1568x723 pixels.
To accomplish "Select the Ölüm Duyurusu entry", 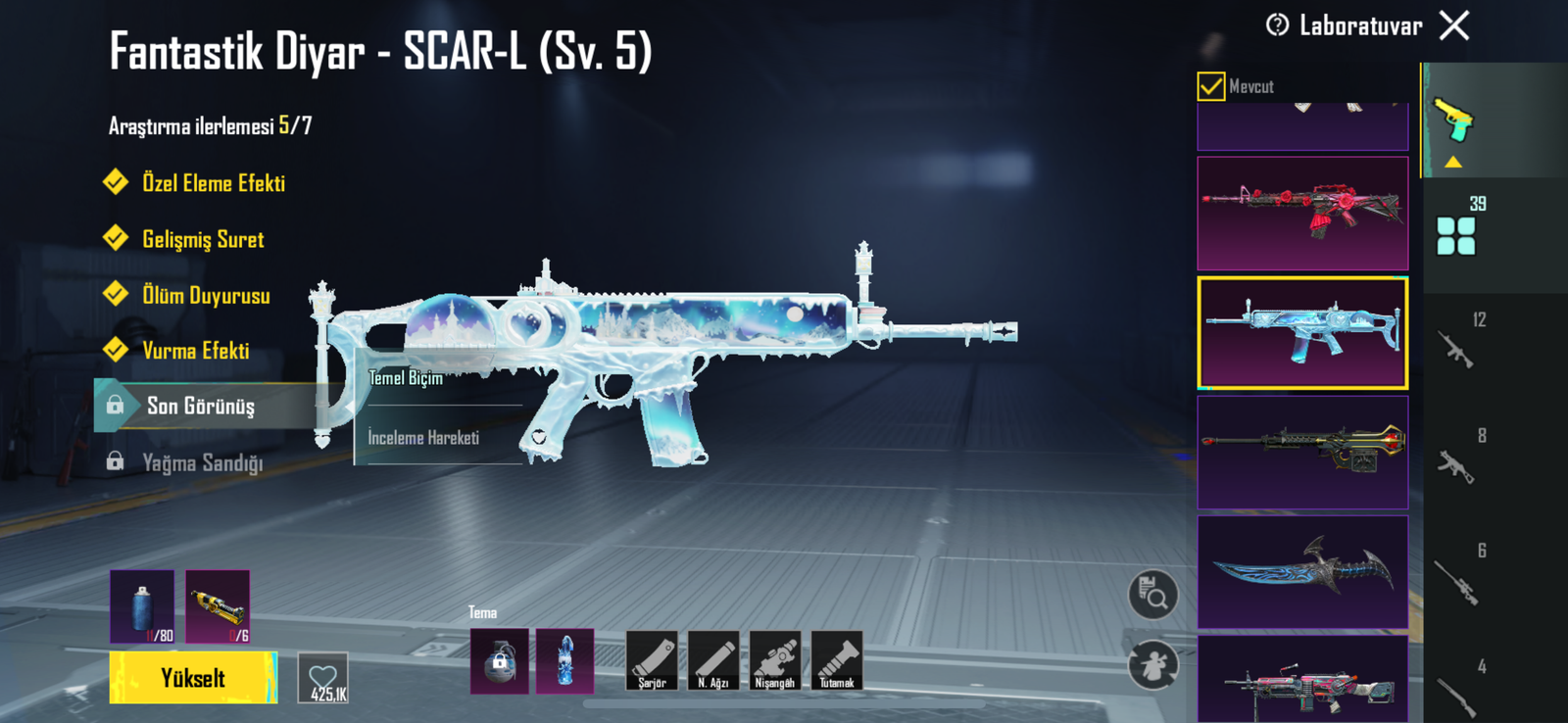I will tap(205, 296).
